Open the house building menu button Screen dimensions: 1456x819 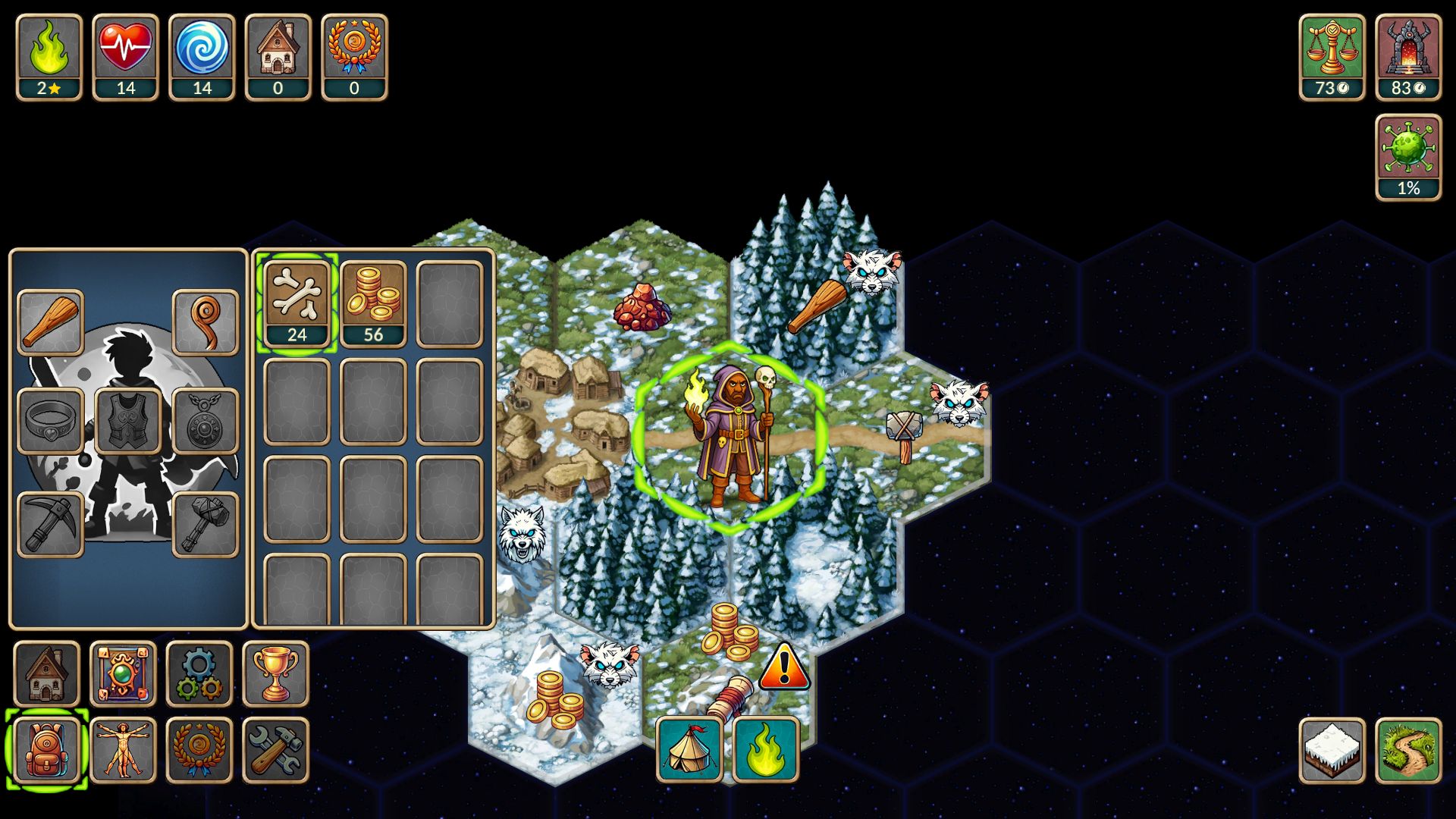tap(46, 673)
